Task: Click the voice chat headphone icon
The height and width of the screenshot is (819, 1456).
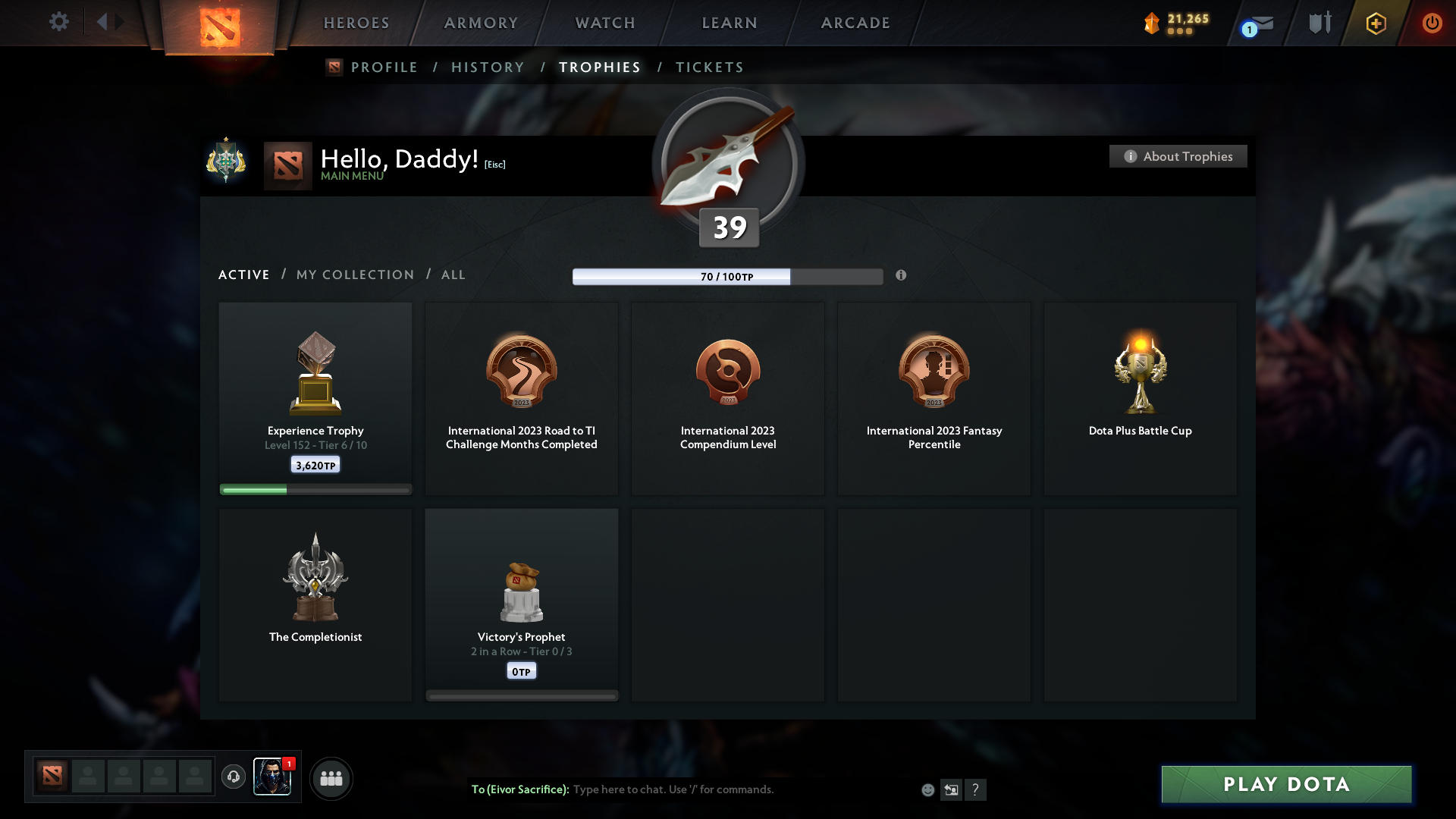Action: [x=234, y=777]
